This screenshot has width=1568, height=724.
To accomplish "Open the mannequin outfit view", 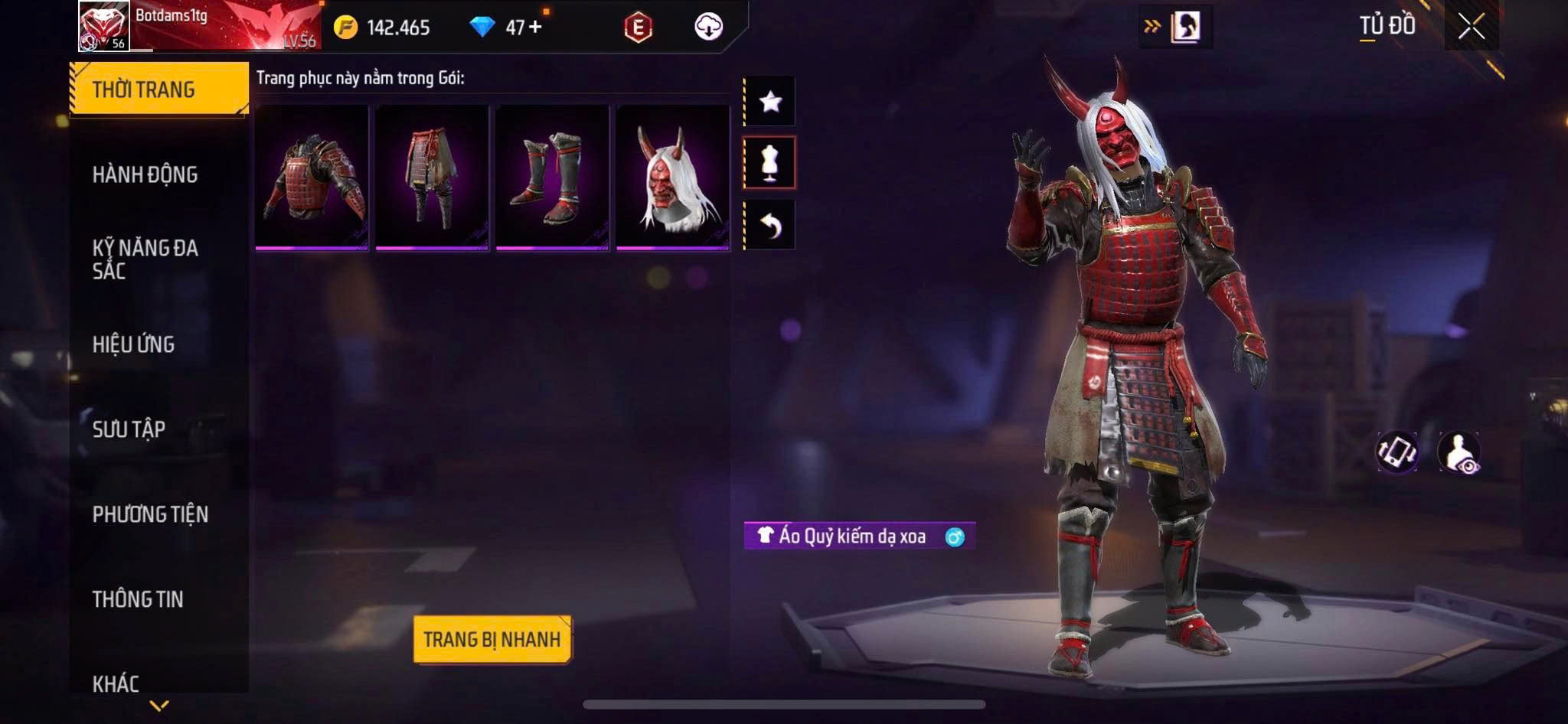I will click(770, 162).
